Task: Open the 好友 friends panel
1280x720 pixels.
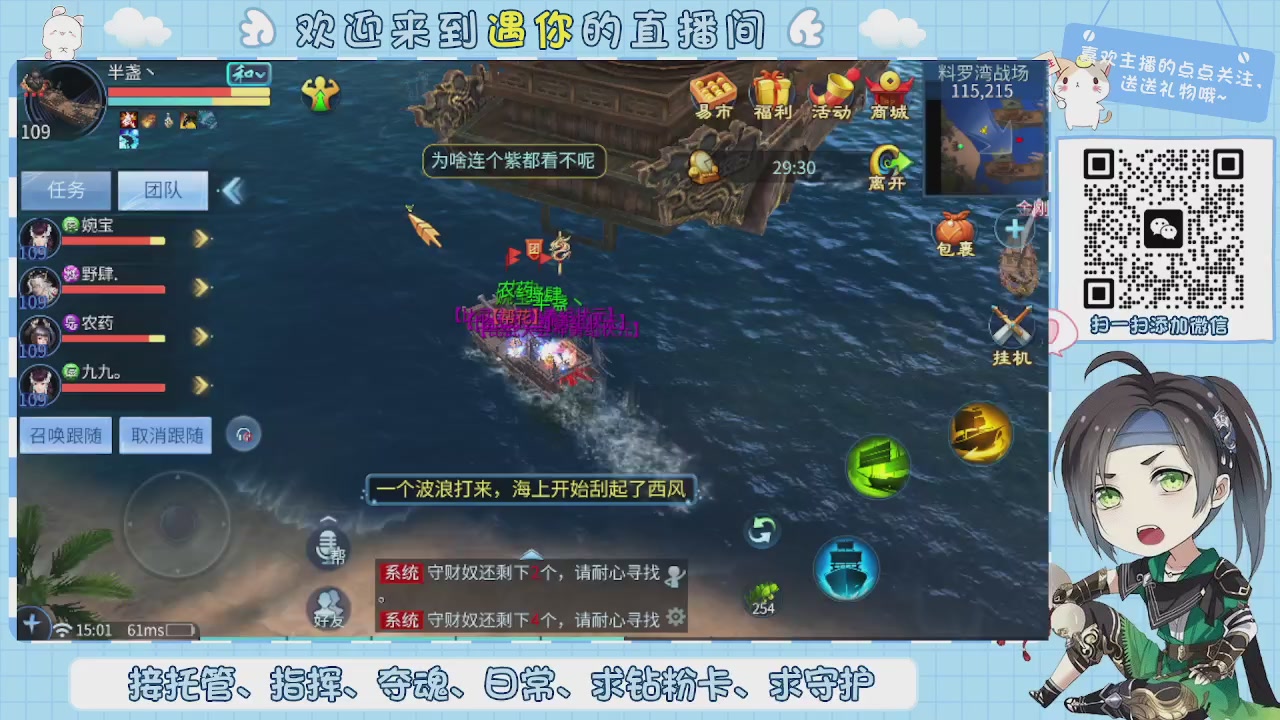Action: point(328,607)
